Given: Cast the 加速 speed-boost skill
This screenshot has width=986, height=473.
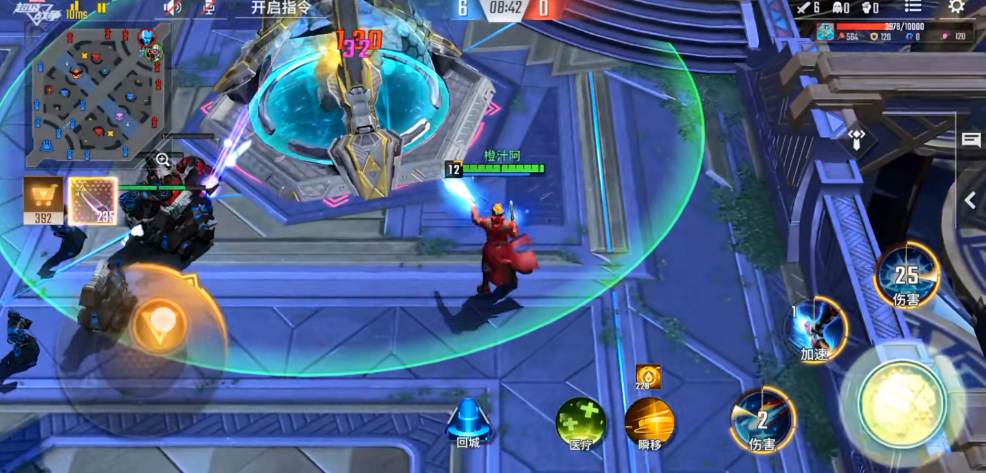Looking at the screenshot, I should point(815,327).
